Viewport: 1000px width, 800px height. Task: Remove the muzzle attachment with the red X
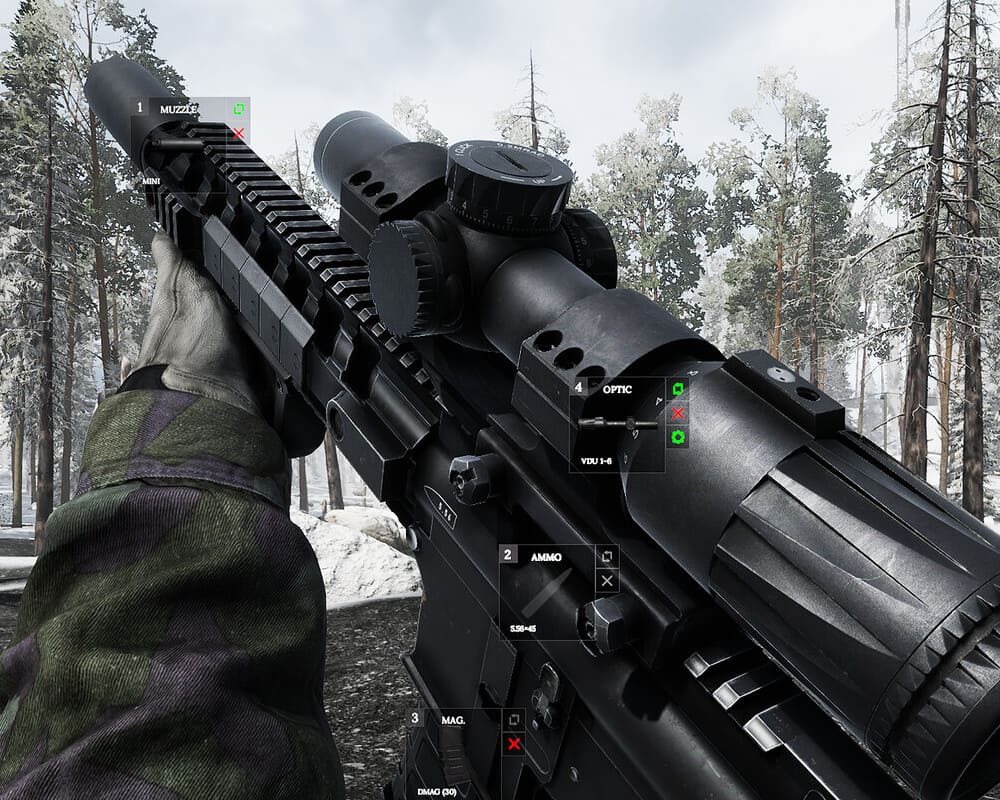(239, 133)
